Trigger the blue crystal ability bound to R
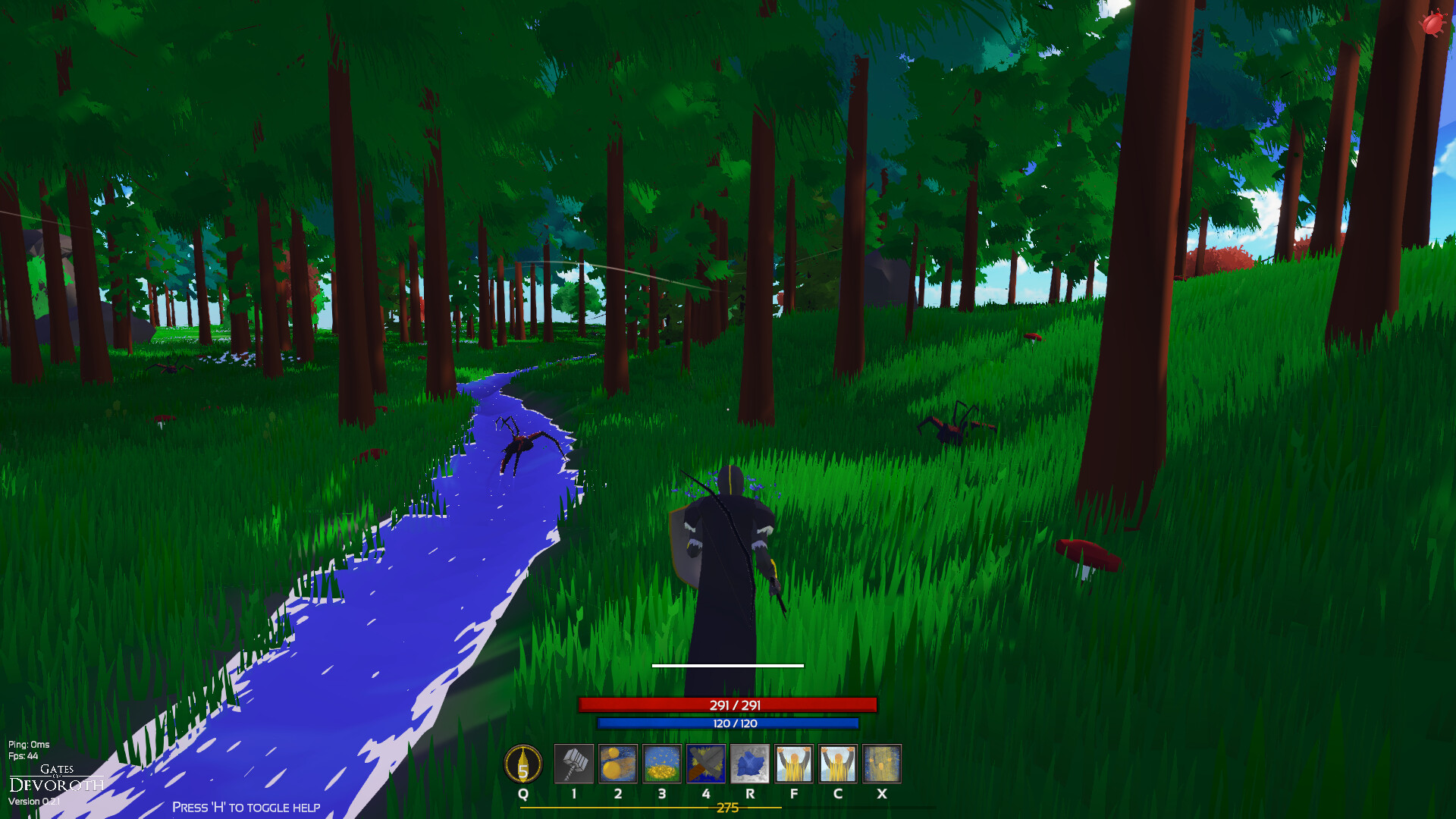1456x819 pixels. tap(750, 764)
